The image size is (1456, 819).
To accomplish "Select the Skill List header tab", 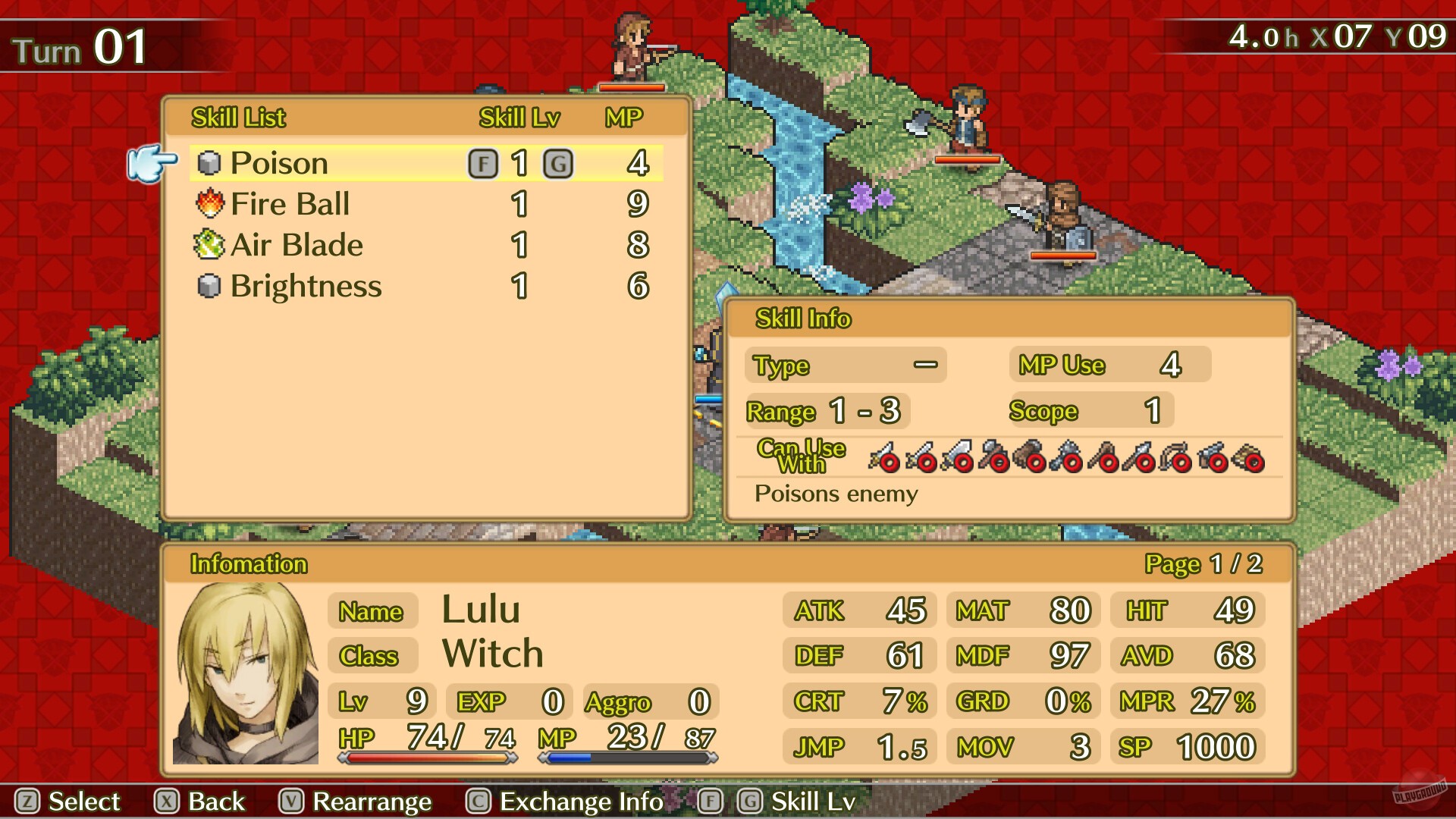I will click(237, 118).
